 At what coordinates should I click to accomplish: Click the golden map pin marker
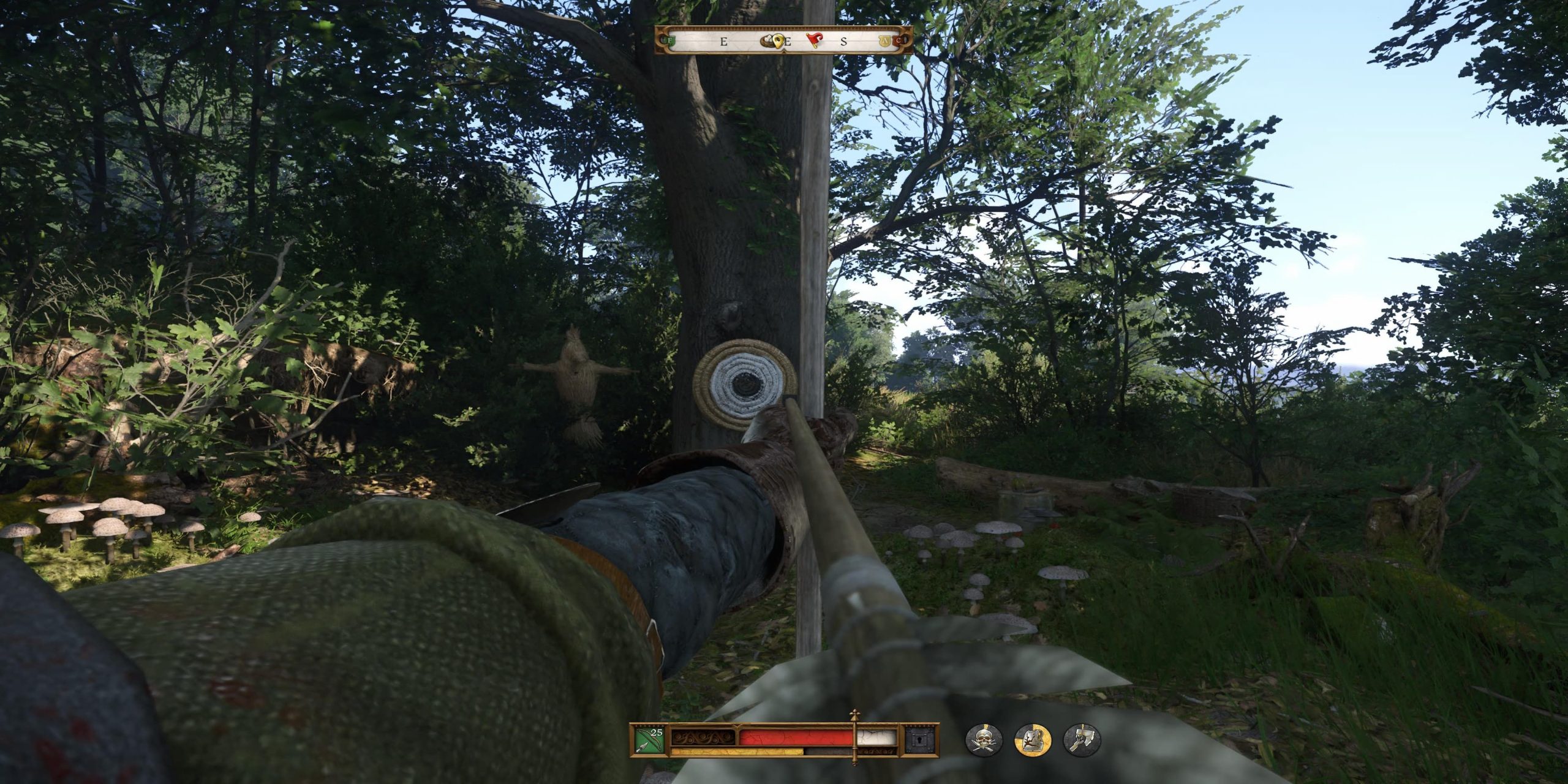point(778,41)
